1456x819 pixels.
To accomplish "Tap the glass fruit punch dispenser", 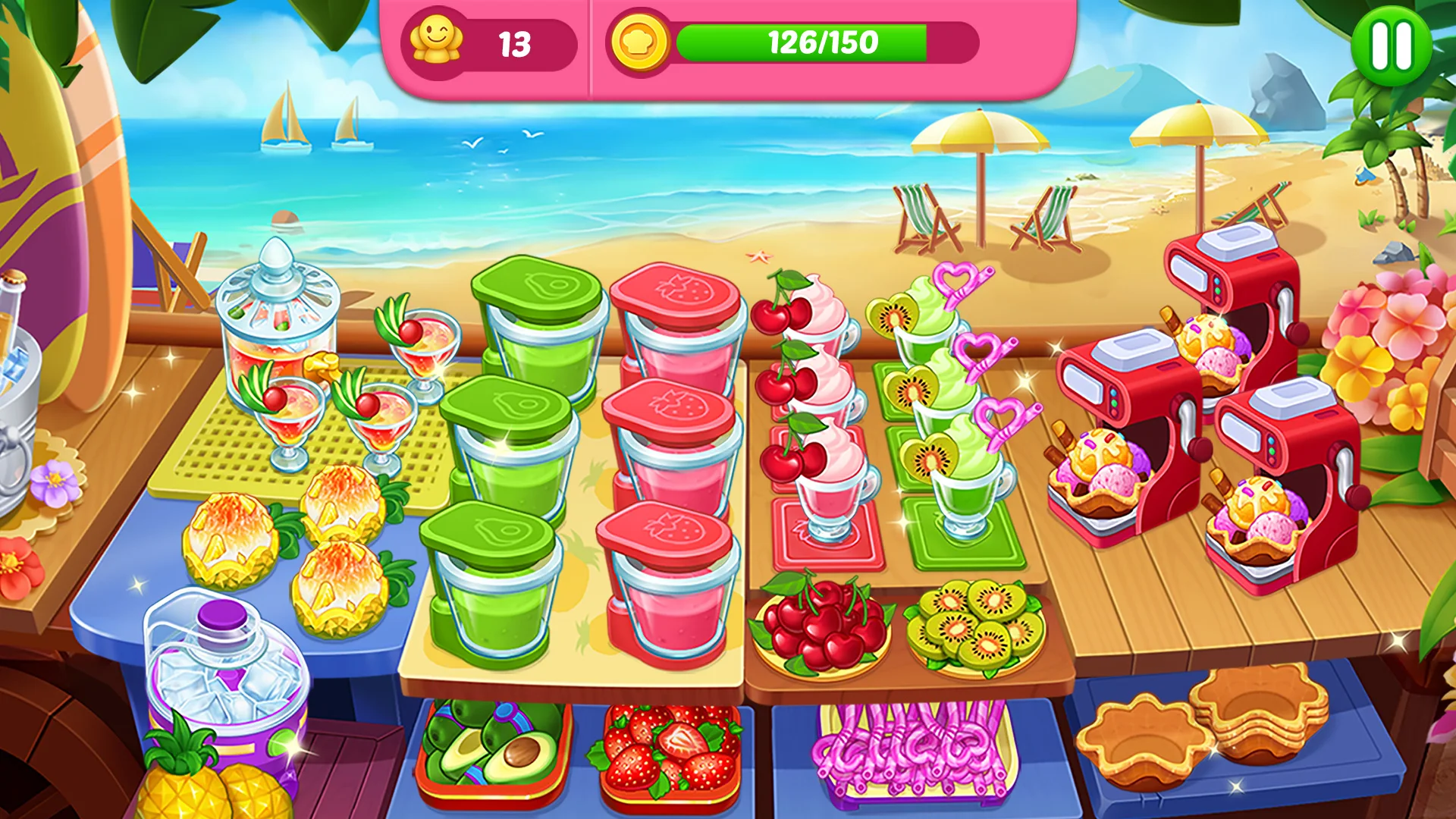I will [277, 318].
